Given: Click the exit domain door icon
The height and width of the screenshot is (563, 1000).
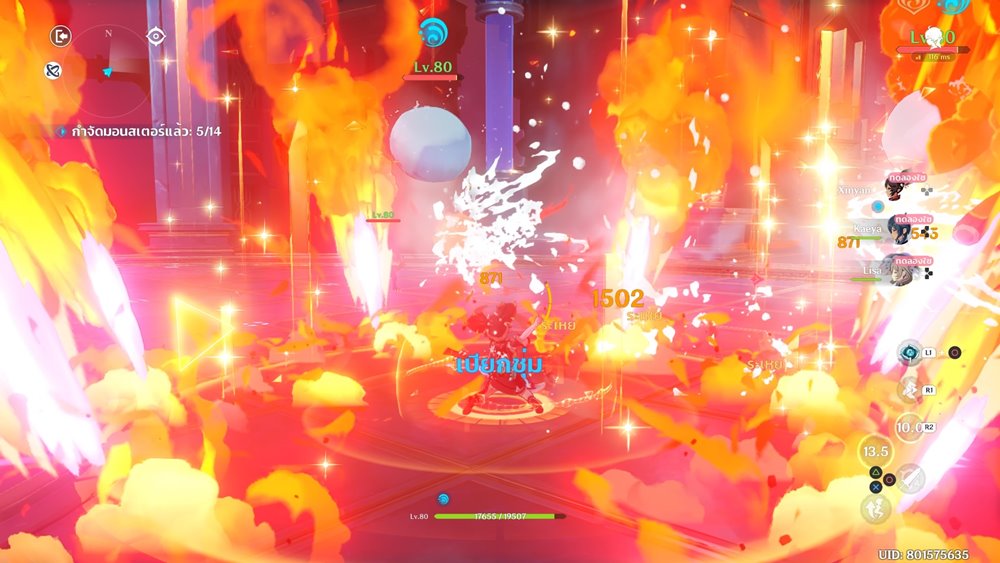Looking at the screenshot, I should (61, 37).
